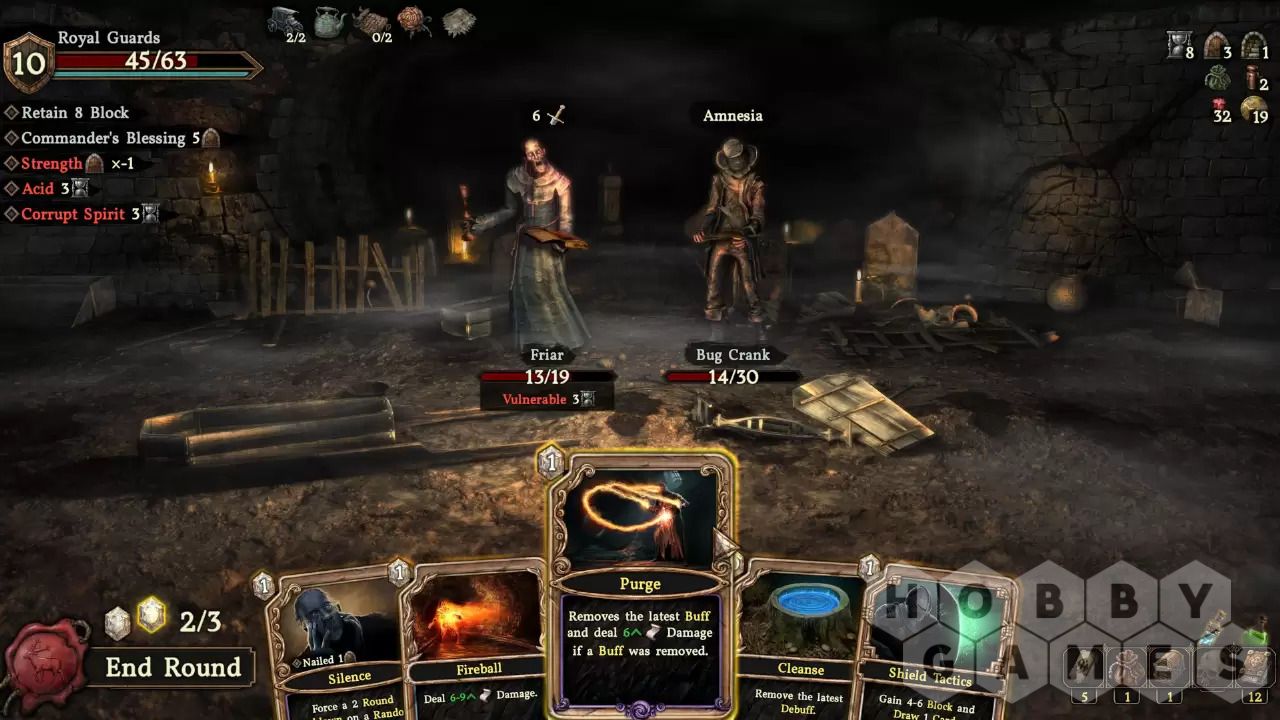
Task: Open the spellbook deck slot showing 12
Action: coord(1254,668)
